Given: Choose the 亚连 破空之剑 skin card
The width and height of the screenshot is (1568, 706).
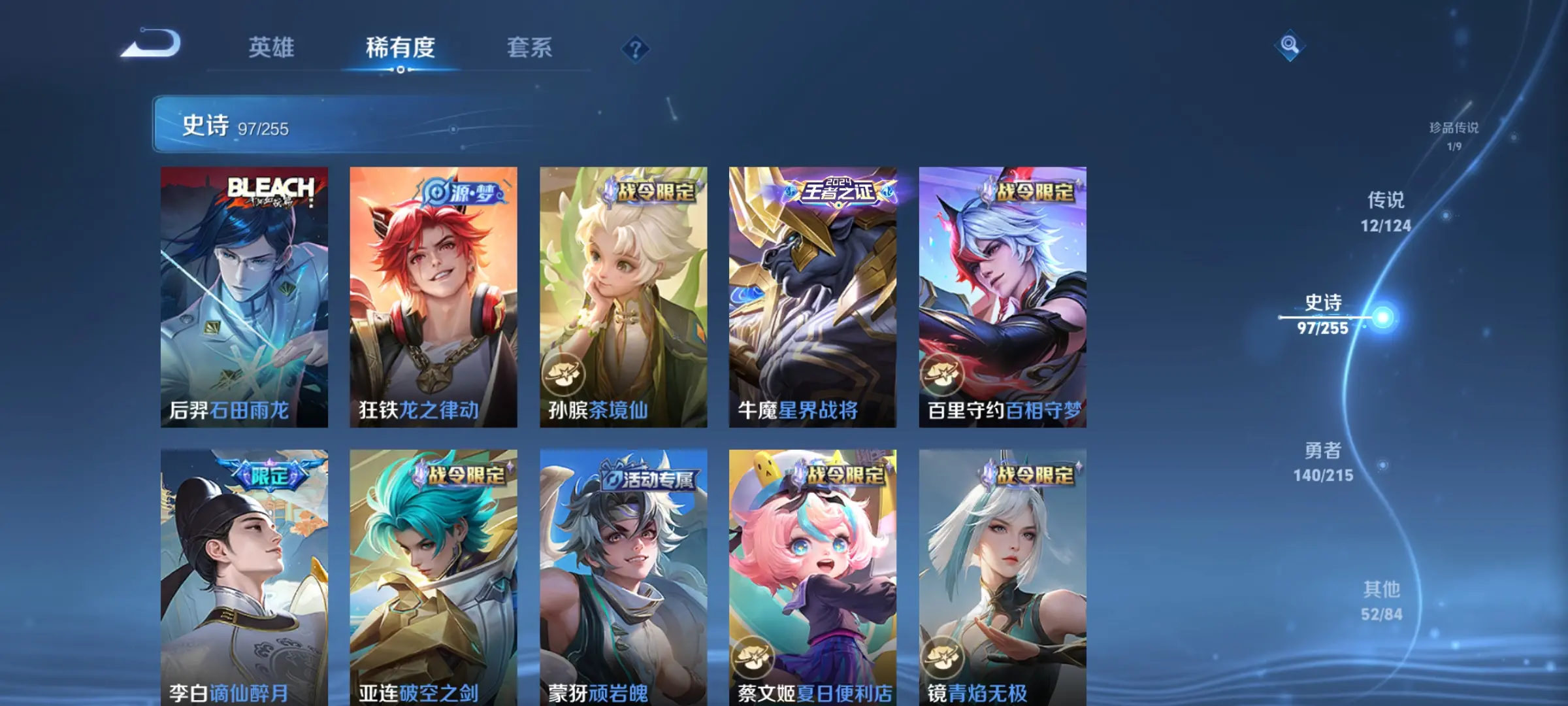Looking at the screenshot, I should pos(433,577).
